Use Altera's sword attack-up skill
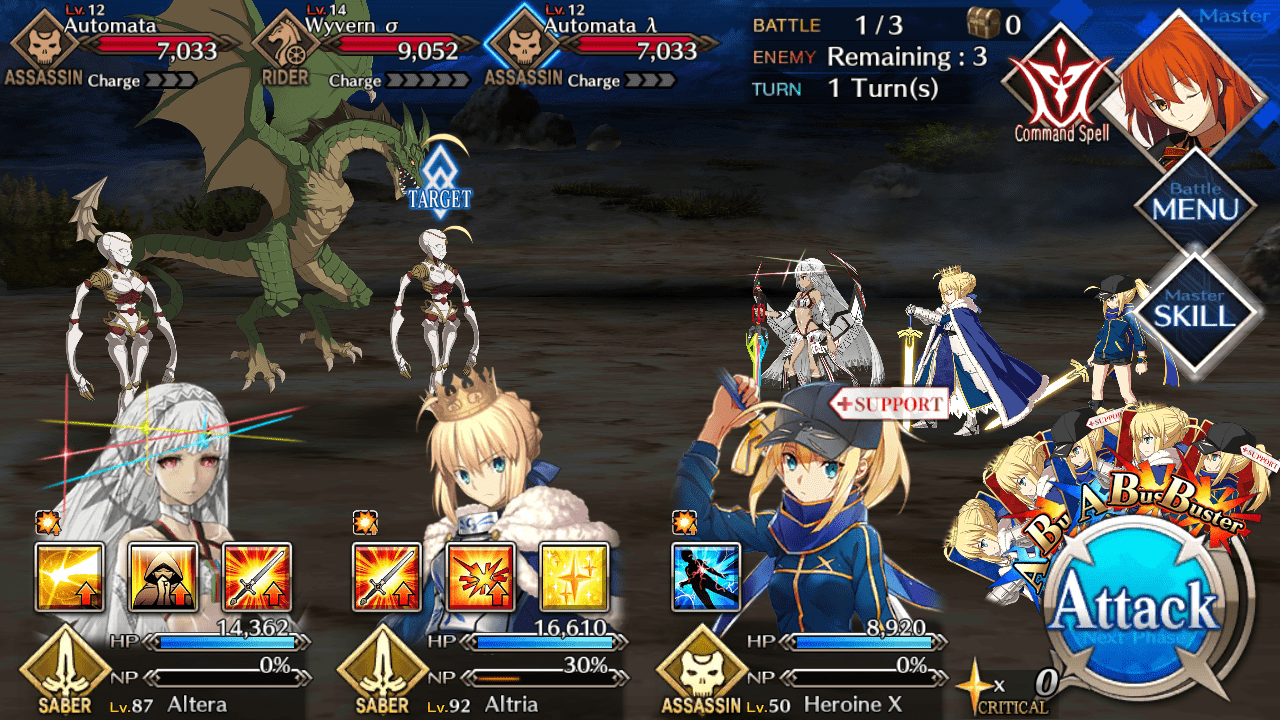This screenshot has height=720, width=1280. pos(257,577)
